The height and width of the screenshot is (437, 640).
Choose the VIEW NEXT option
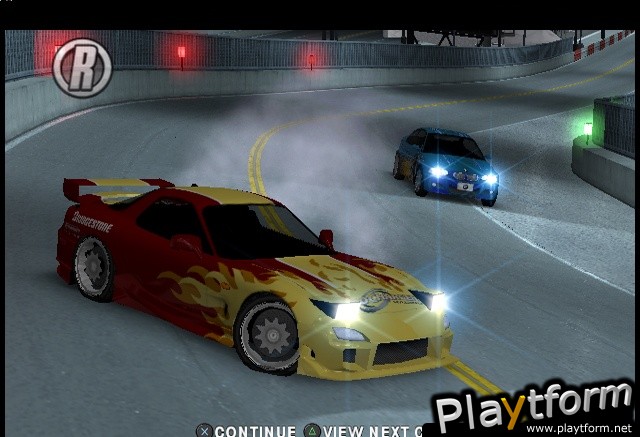pos(367,431)
